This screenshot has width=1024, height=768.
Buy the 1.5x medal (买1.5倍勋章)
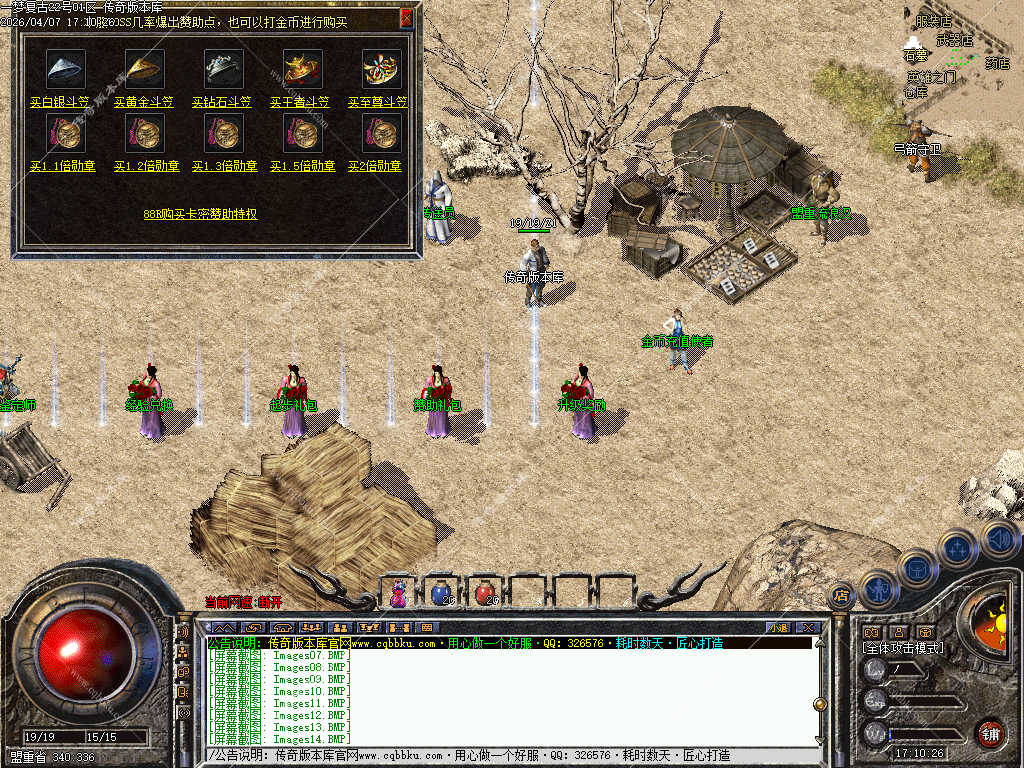coord(301,166)
